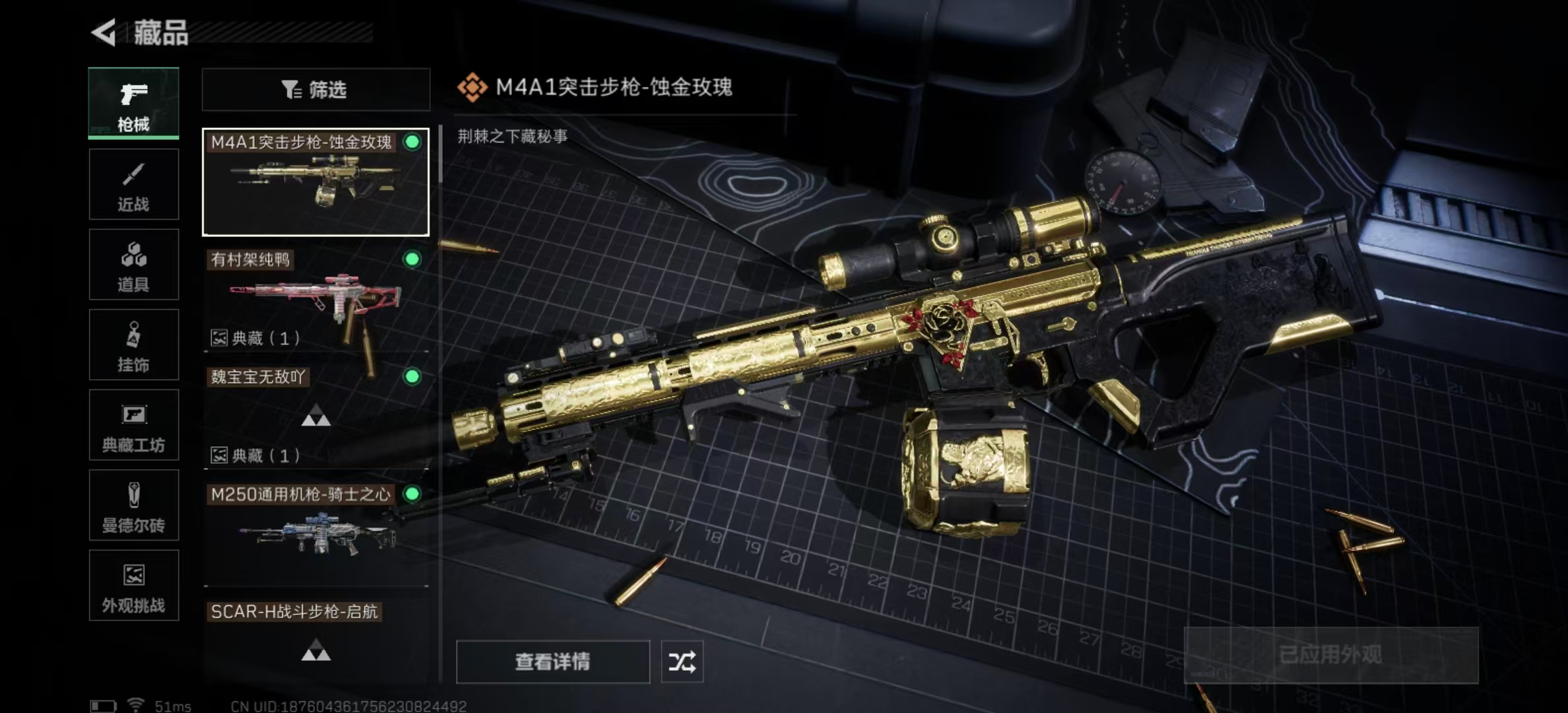The width and height of the screenshot is (1568, 713).
Task: Click the random appearance shuffle icon
Action: coord(683,661)
